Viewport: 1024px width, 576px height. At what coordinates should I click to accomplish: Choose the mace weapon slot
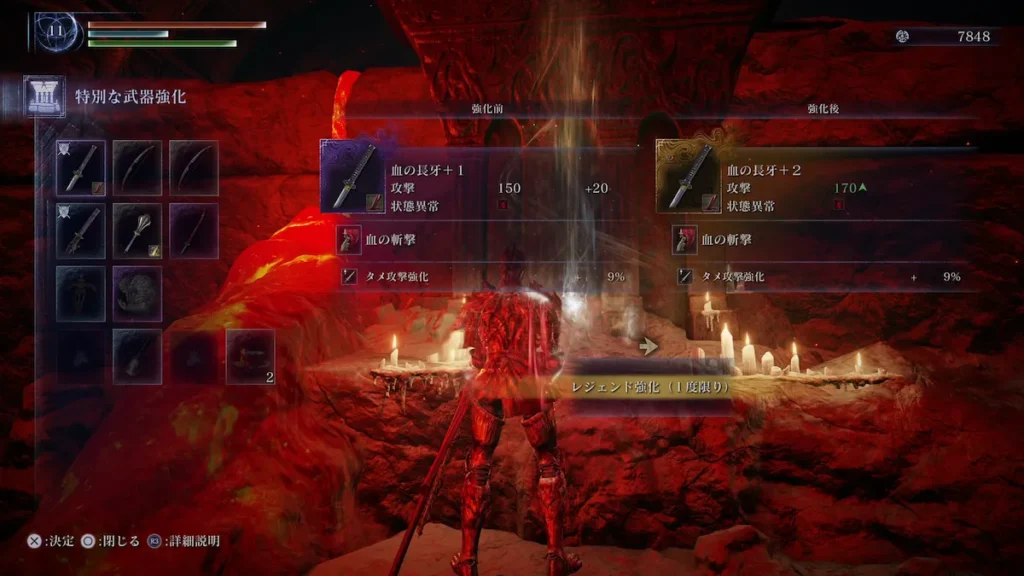point(137,229)
